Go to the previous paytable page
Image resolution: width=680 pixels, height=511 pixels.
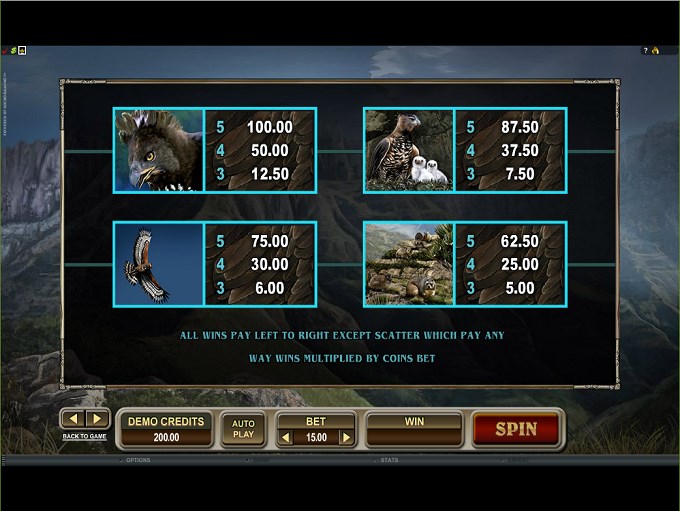pyautogui.click(x=74, y=419)
